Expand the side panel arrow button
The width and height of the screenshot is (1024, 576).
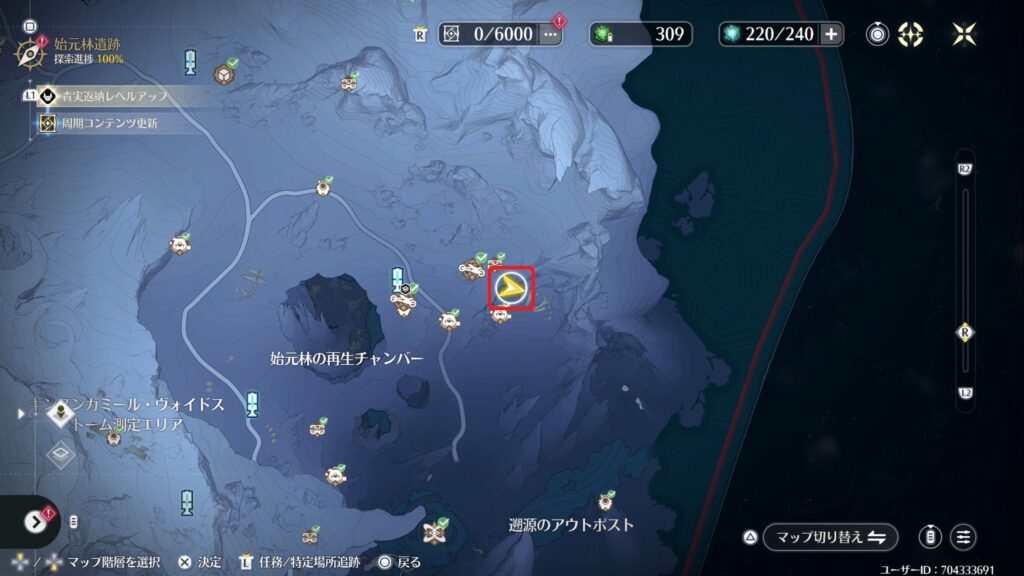36,521
